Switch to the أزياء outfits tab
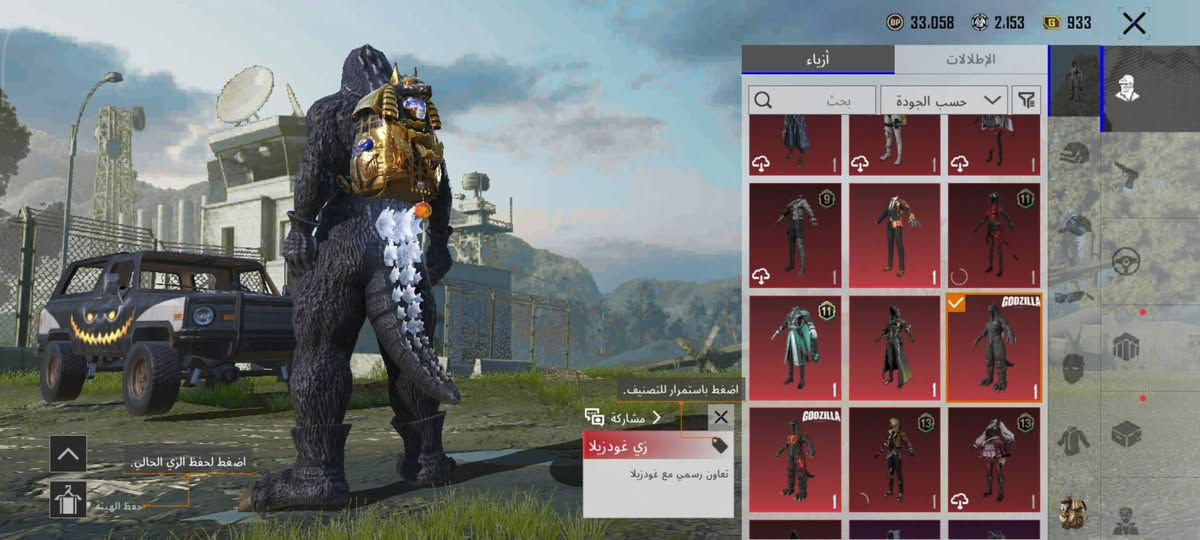The width and height of the screenshot is (1200, 540). point(818,59)
